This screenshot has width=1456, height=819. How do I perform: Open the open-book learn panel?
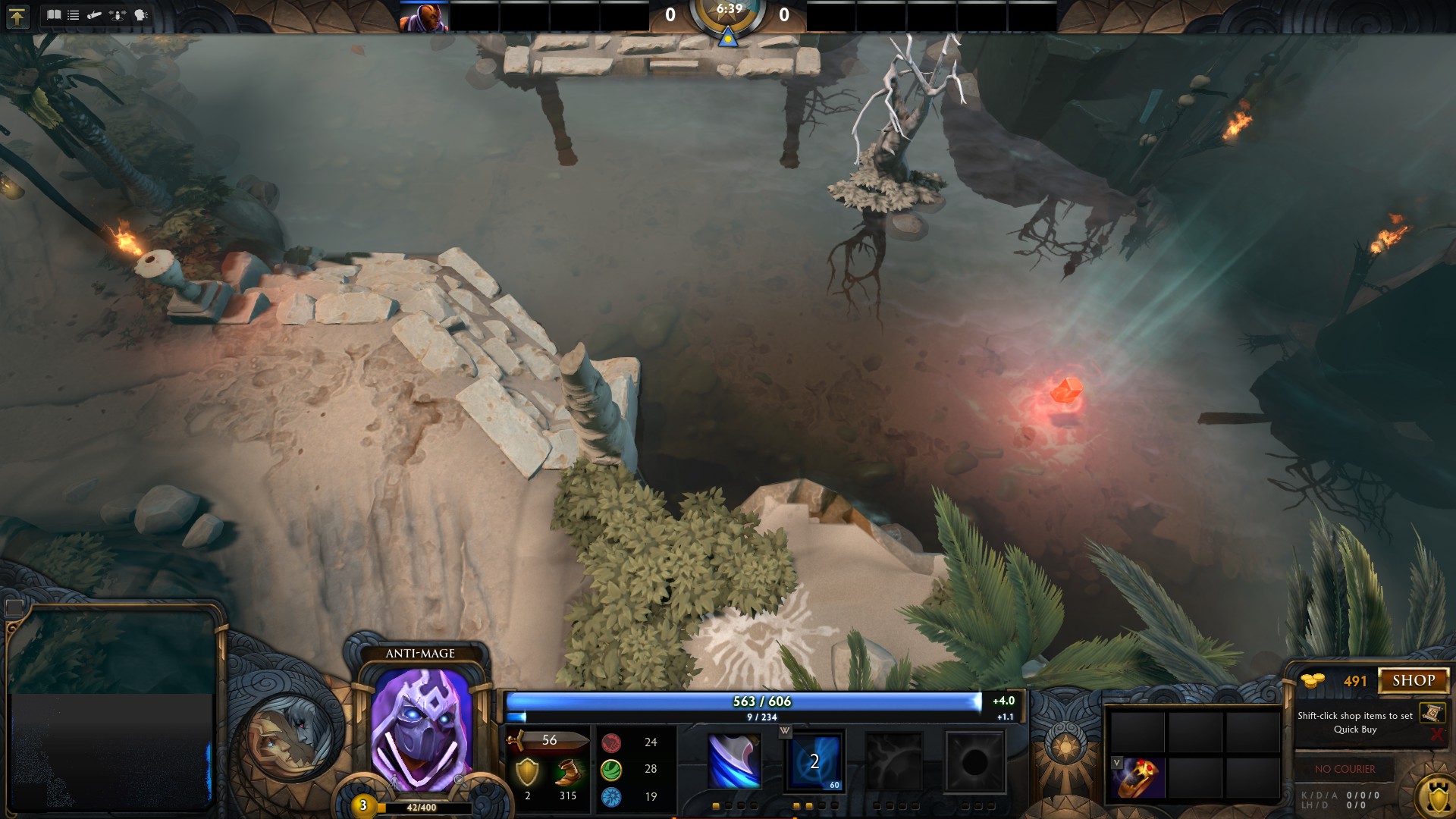pos(54,15)
